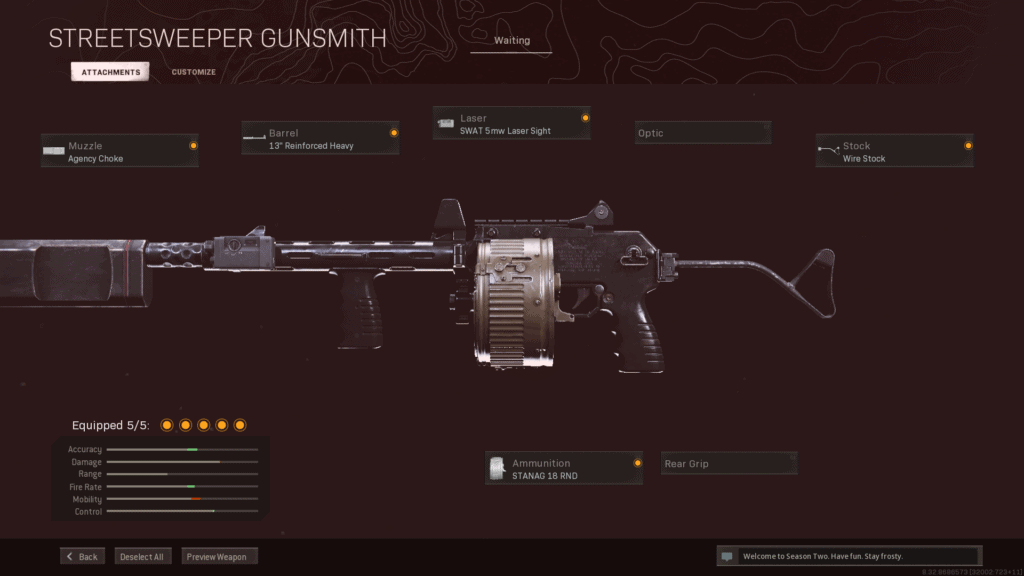The height and width of the screenshot is (576, 1024).
Task: Go back with the Back button
Action: click(x=82, y=556)
